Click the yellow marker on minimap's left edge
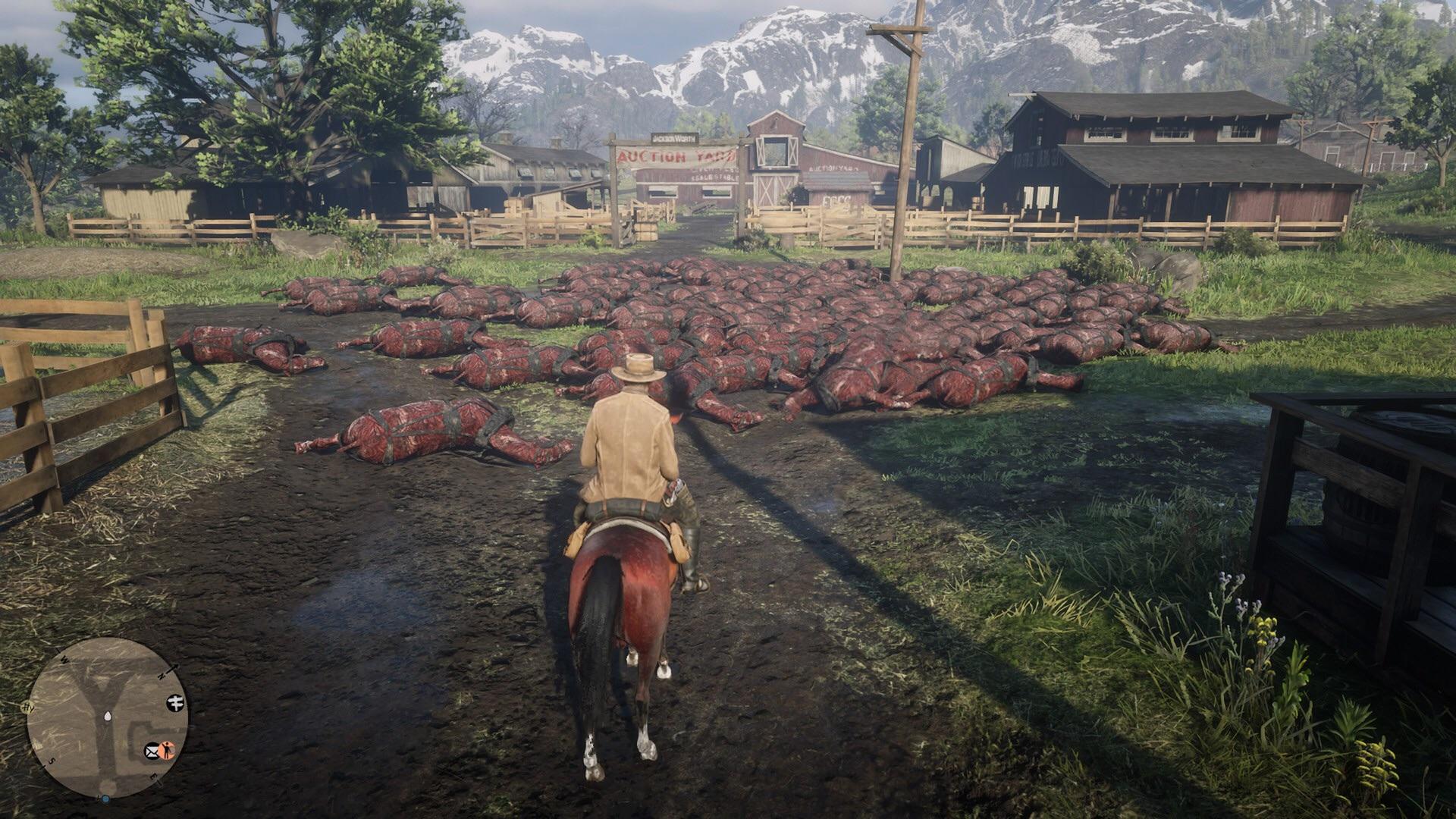 27,707
